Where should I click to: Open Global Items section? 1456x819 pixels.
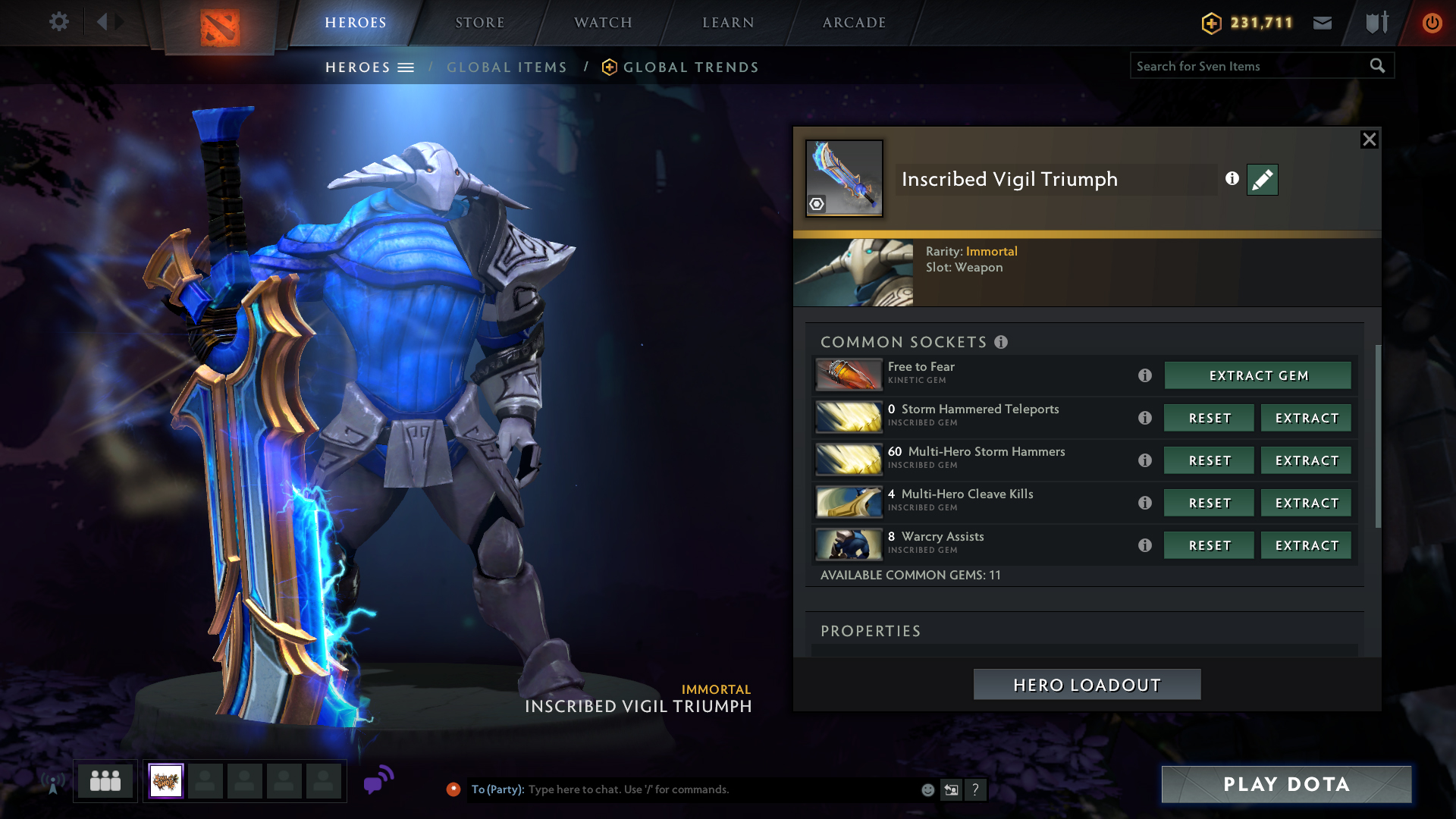[507, 67]
